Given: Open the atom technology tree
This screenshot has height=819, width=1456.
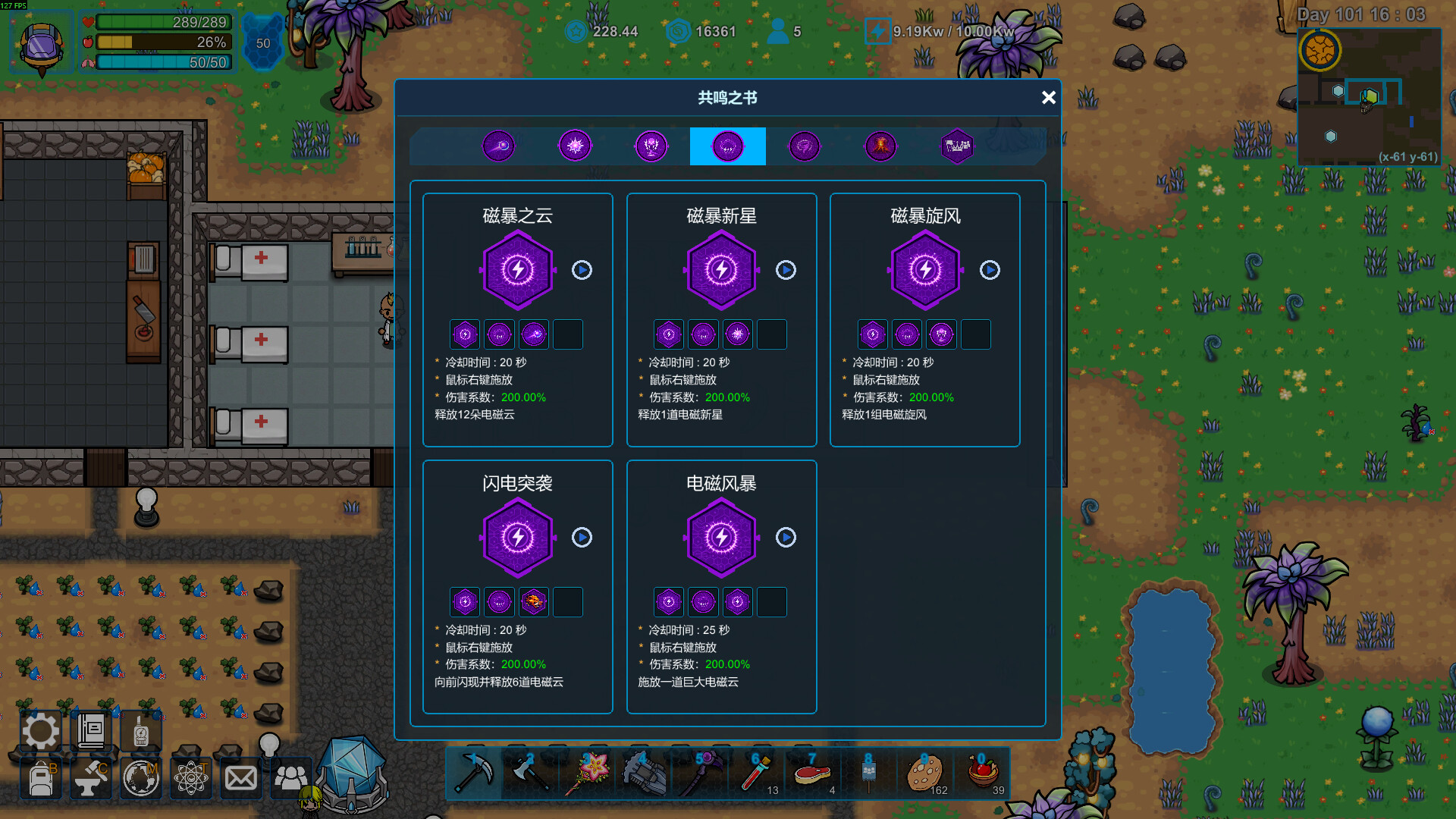Looking at the screenshot, I should click(x=191, y=779).
